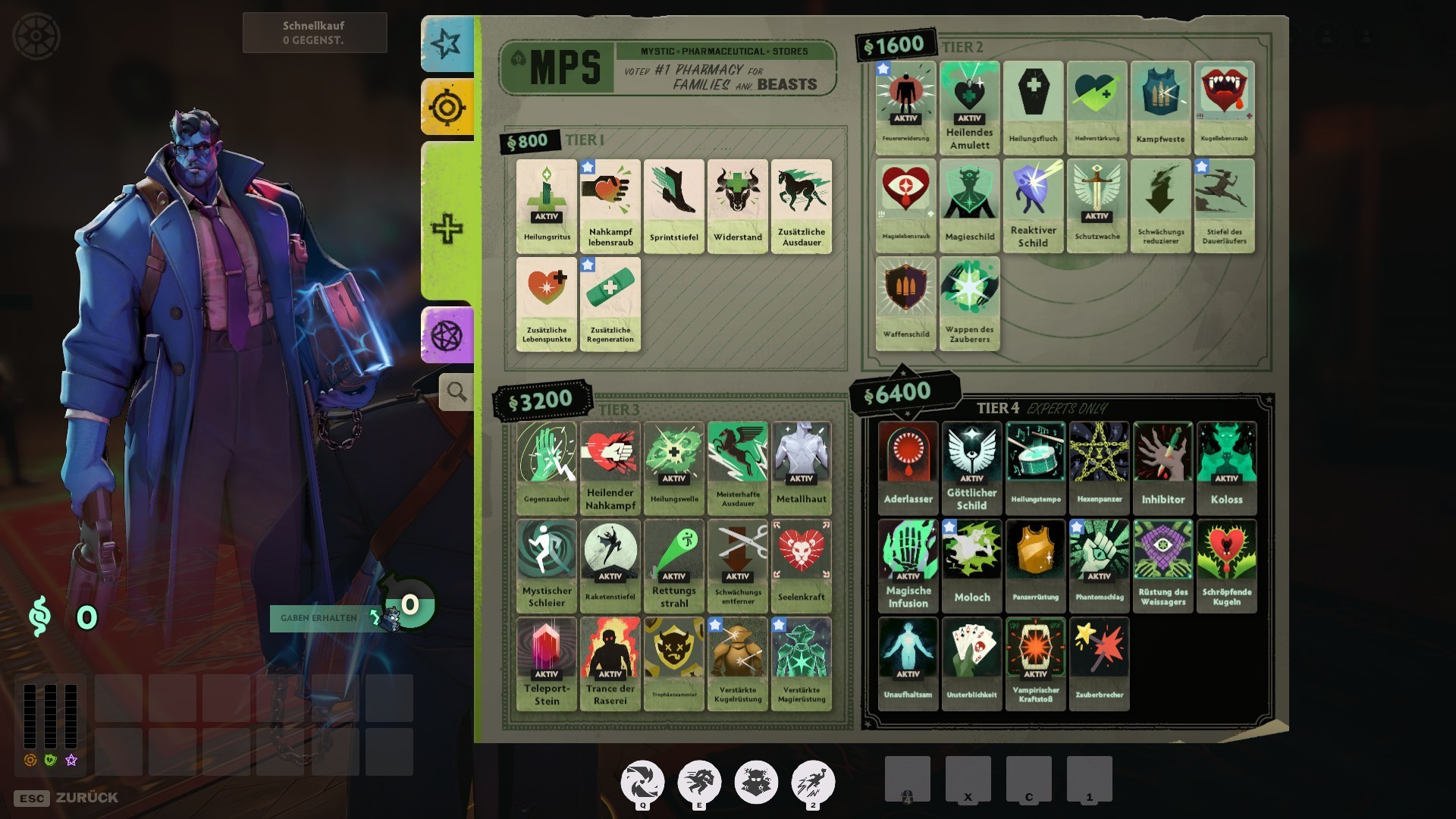1456x819 pixels.
Task: Click the Schnellkauf quick-buy box
Action: point(315,33)
